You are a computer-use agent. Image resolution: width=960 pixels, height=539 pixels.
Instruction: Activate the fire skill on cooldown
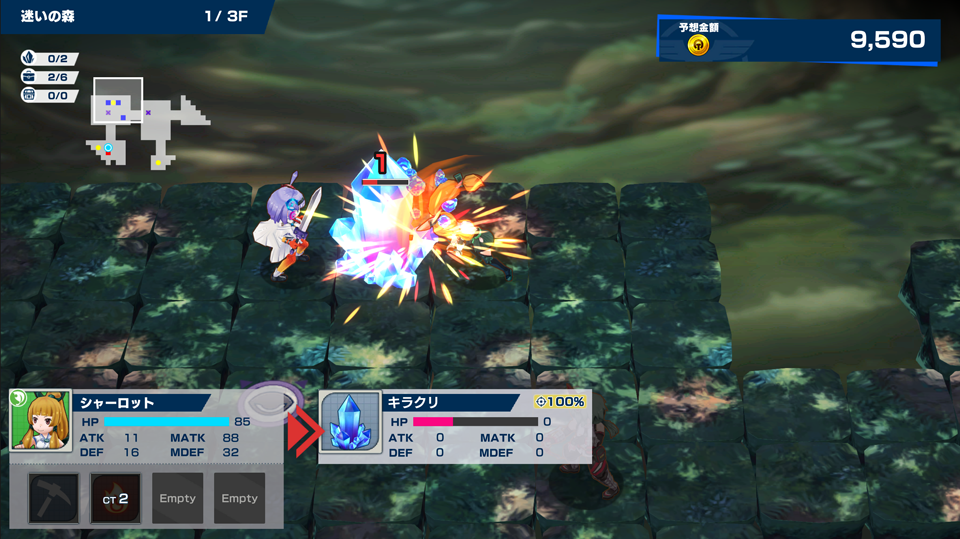click(x=116, y=498)
